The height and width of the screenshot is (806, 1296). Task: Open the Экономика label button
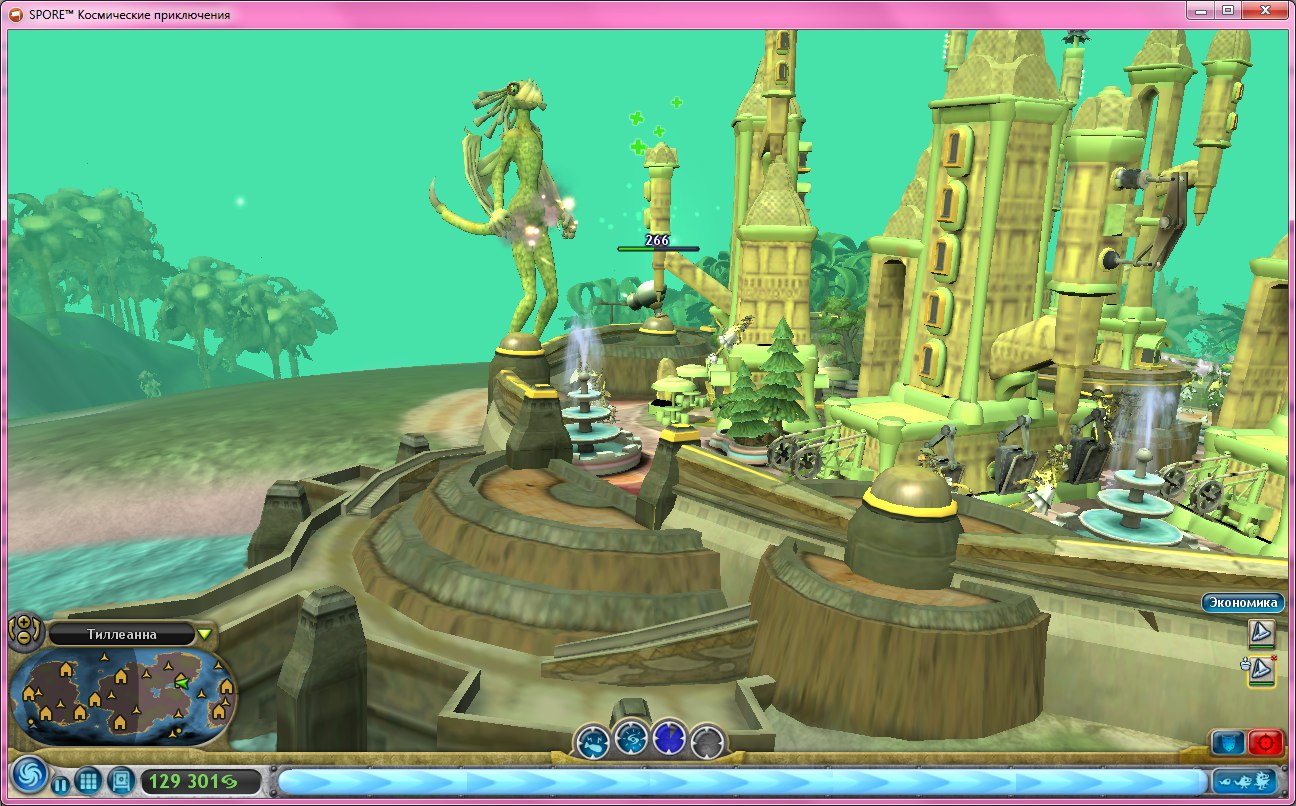[1242, 603]
